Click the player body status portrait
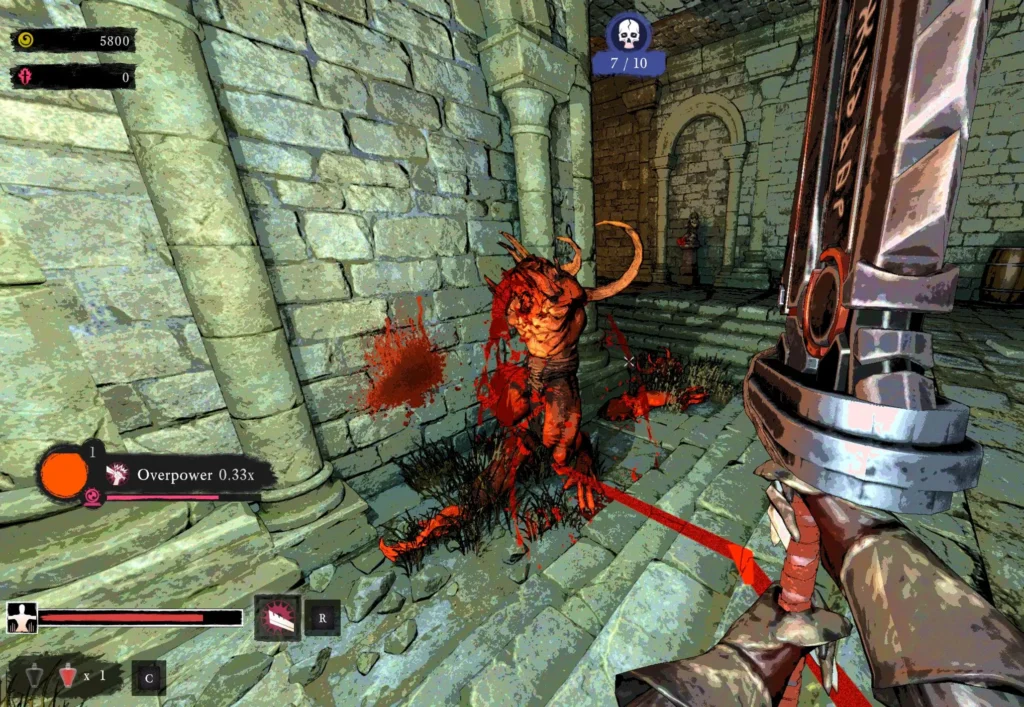 click(21, 618)
